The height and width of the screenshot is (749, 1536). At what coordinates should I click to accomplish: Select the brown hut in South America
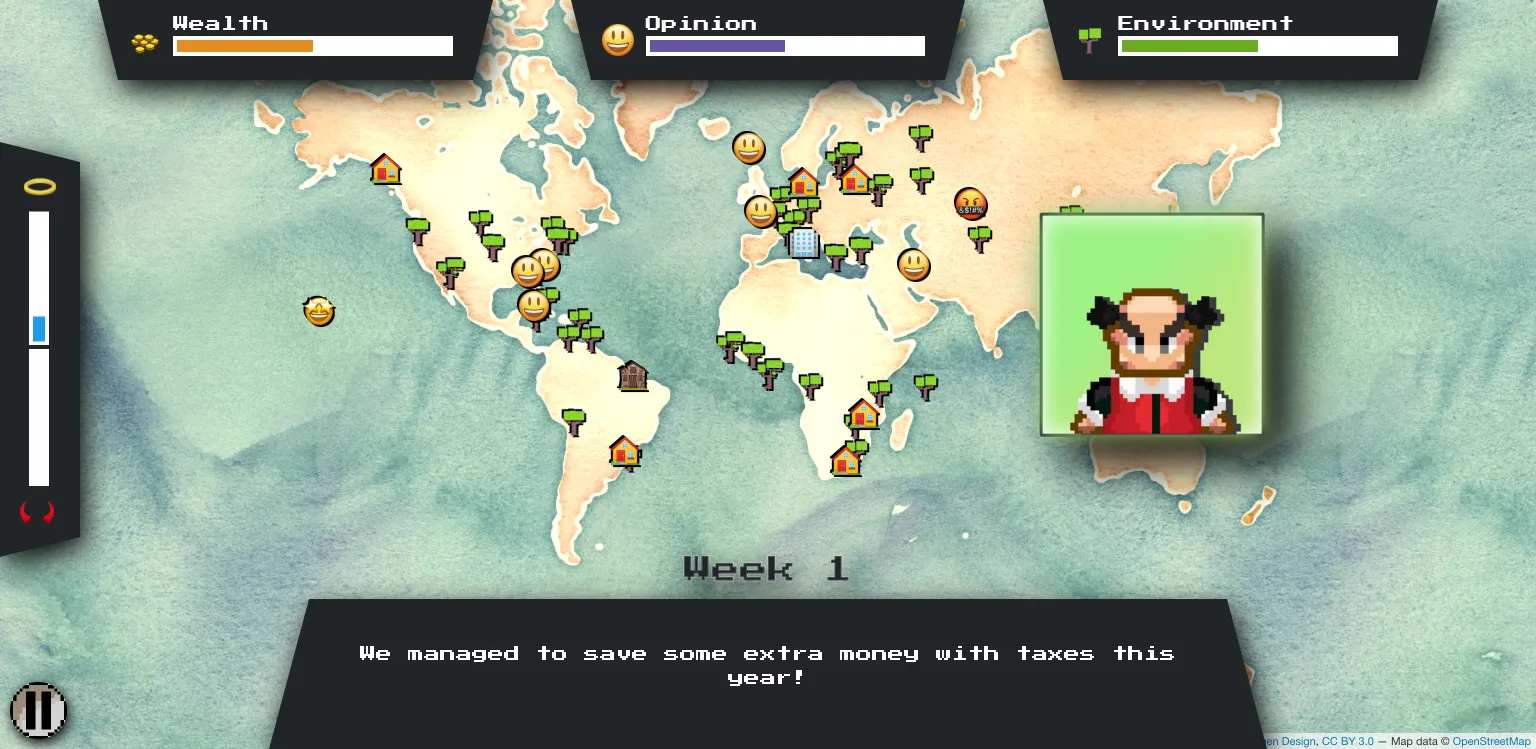tap(633, 377)
